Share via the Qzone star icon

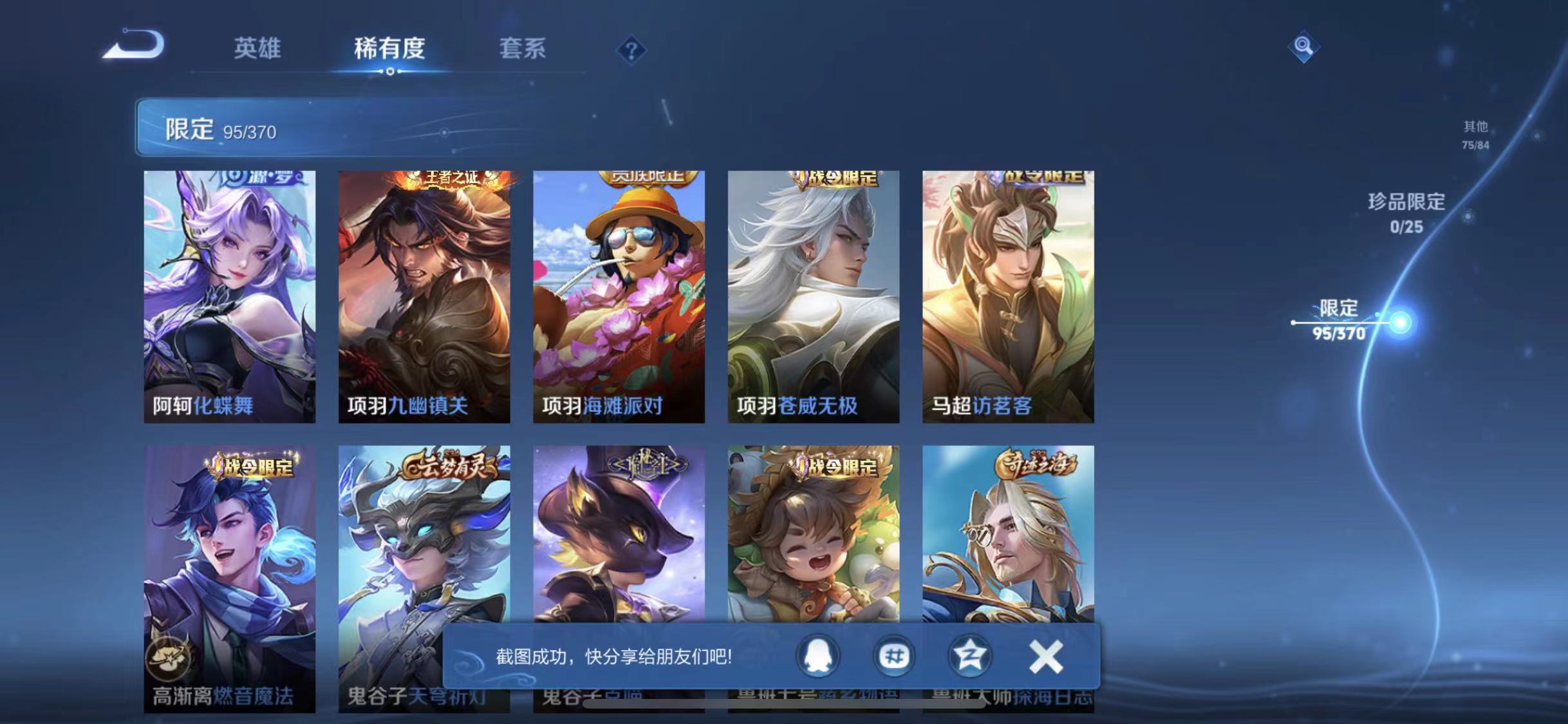970,655
